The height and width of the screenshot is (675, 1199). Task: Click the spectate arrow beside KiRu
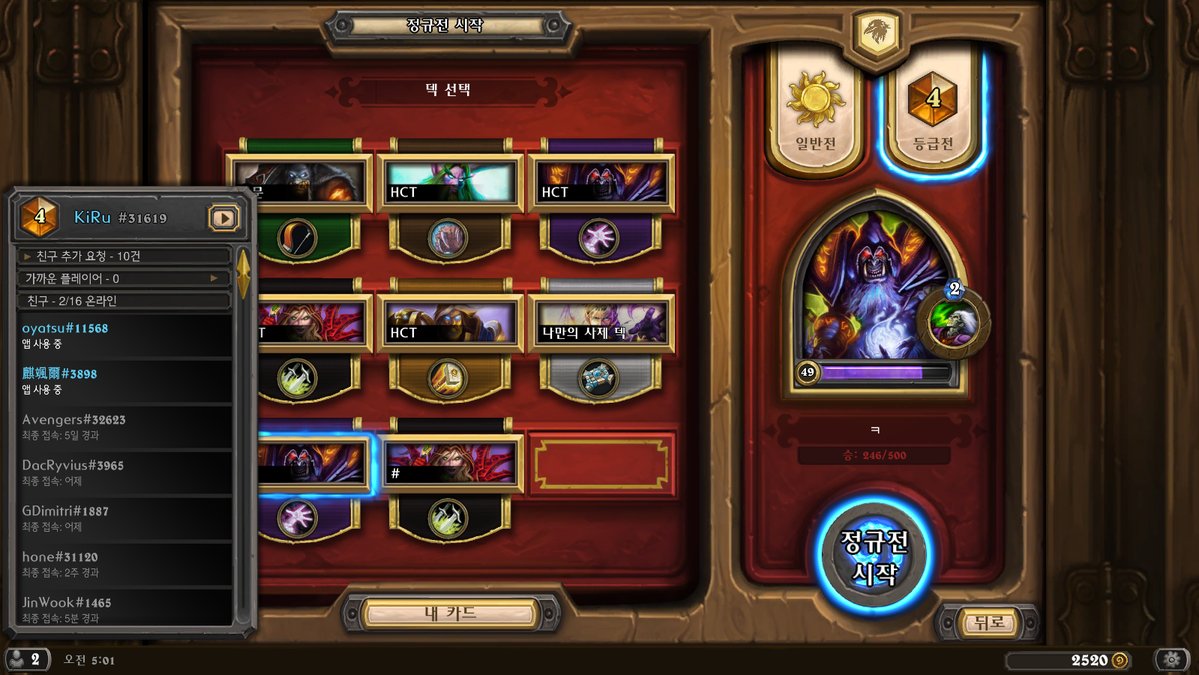pos(223,217)
